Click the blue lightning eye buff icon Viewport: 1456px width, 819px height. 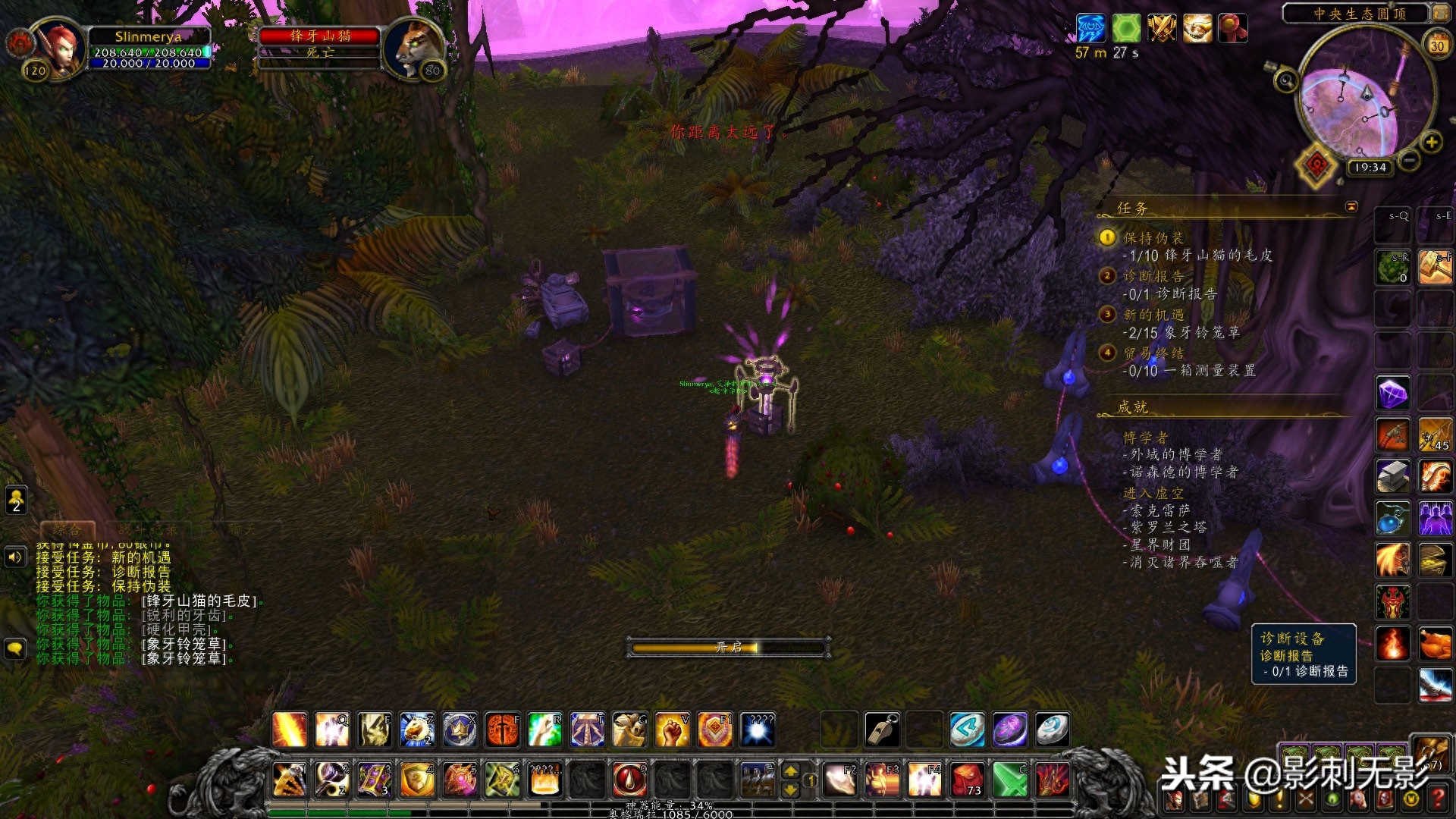tap(1090, 29)
